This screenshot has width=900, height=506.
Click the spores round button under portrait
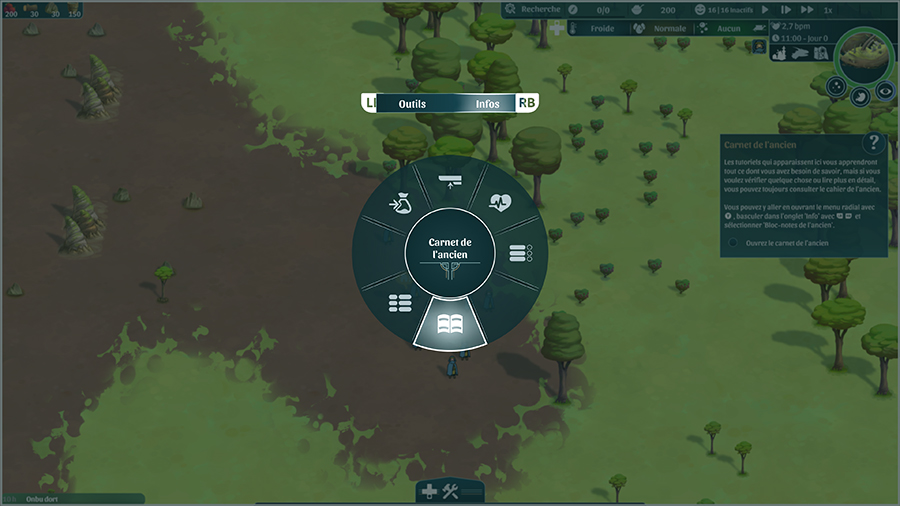837,86
